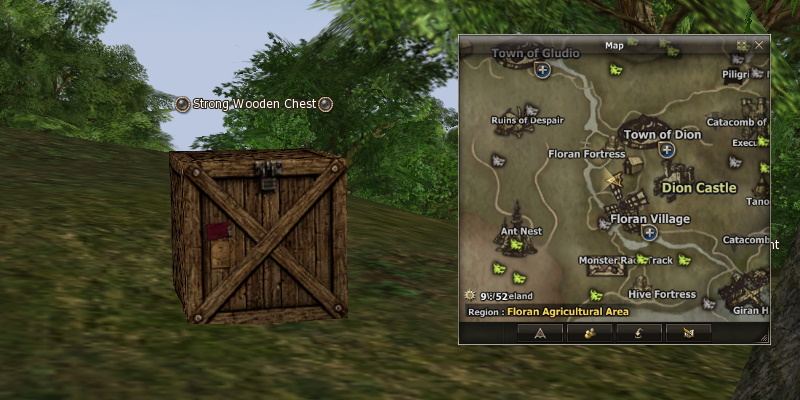Click the player arrow marker on the map

(613, 180)
